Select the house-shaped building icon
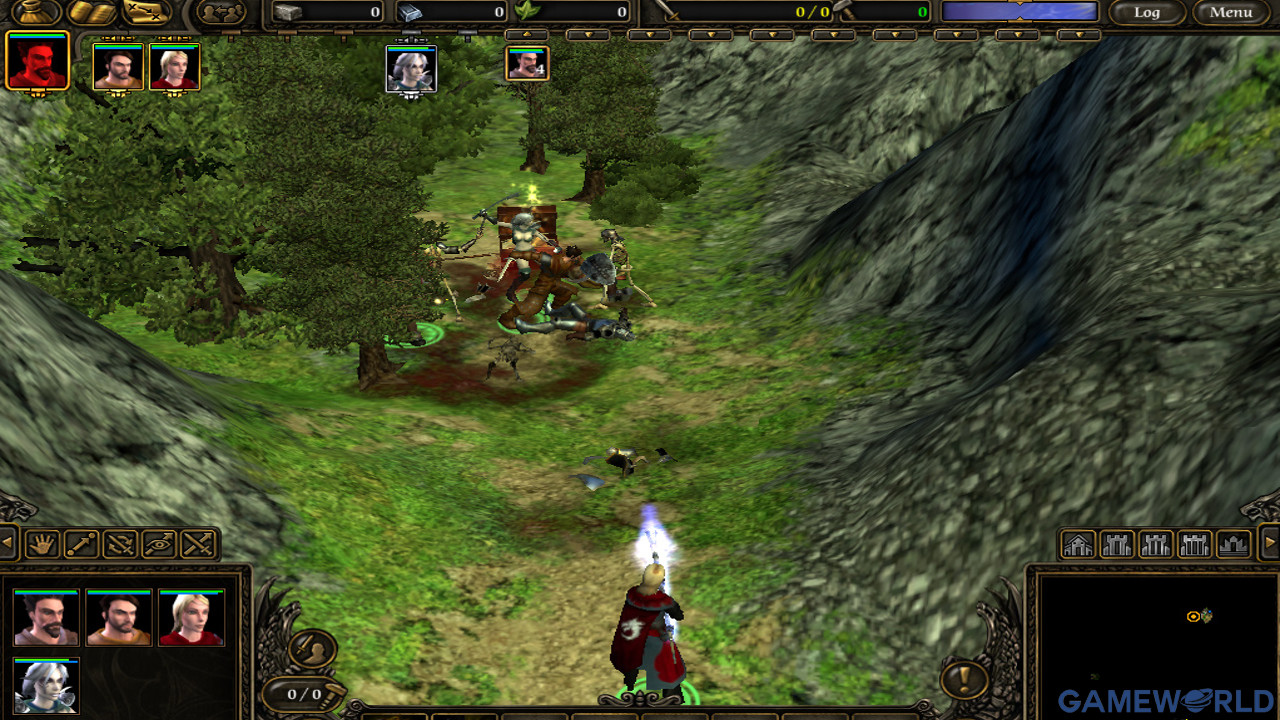This screenshot has width=1280, height=720. point(1078,545)
